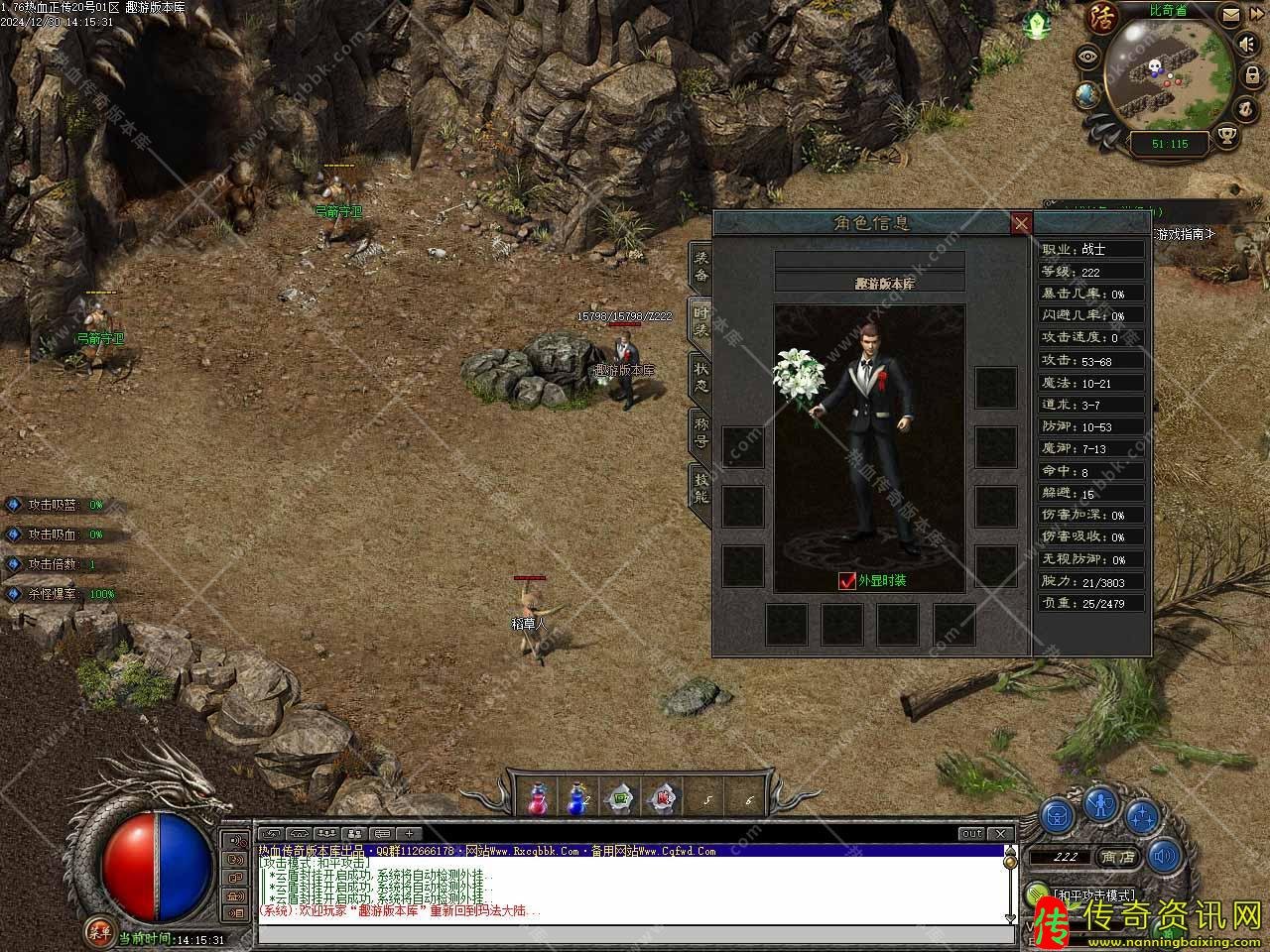This screenshot has height=952, width=1270.
Task: Show the 技能 skills tab
Action: coord(700,487)
